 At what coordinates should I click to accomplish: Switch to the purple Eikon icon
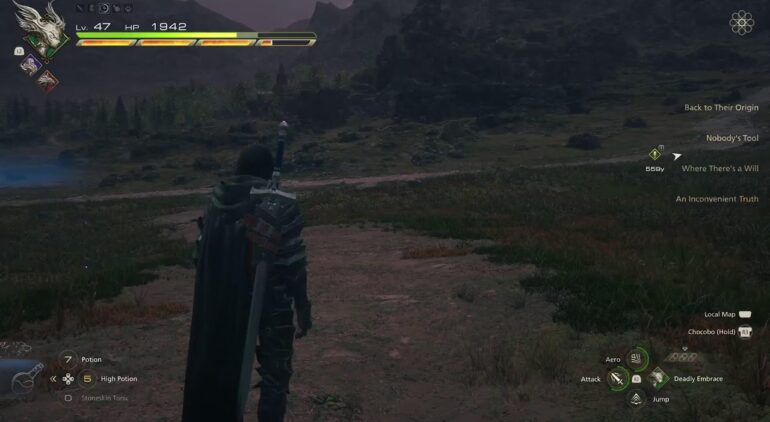pos(31,64)
